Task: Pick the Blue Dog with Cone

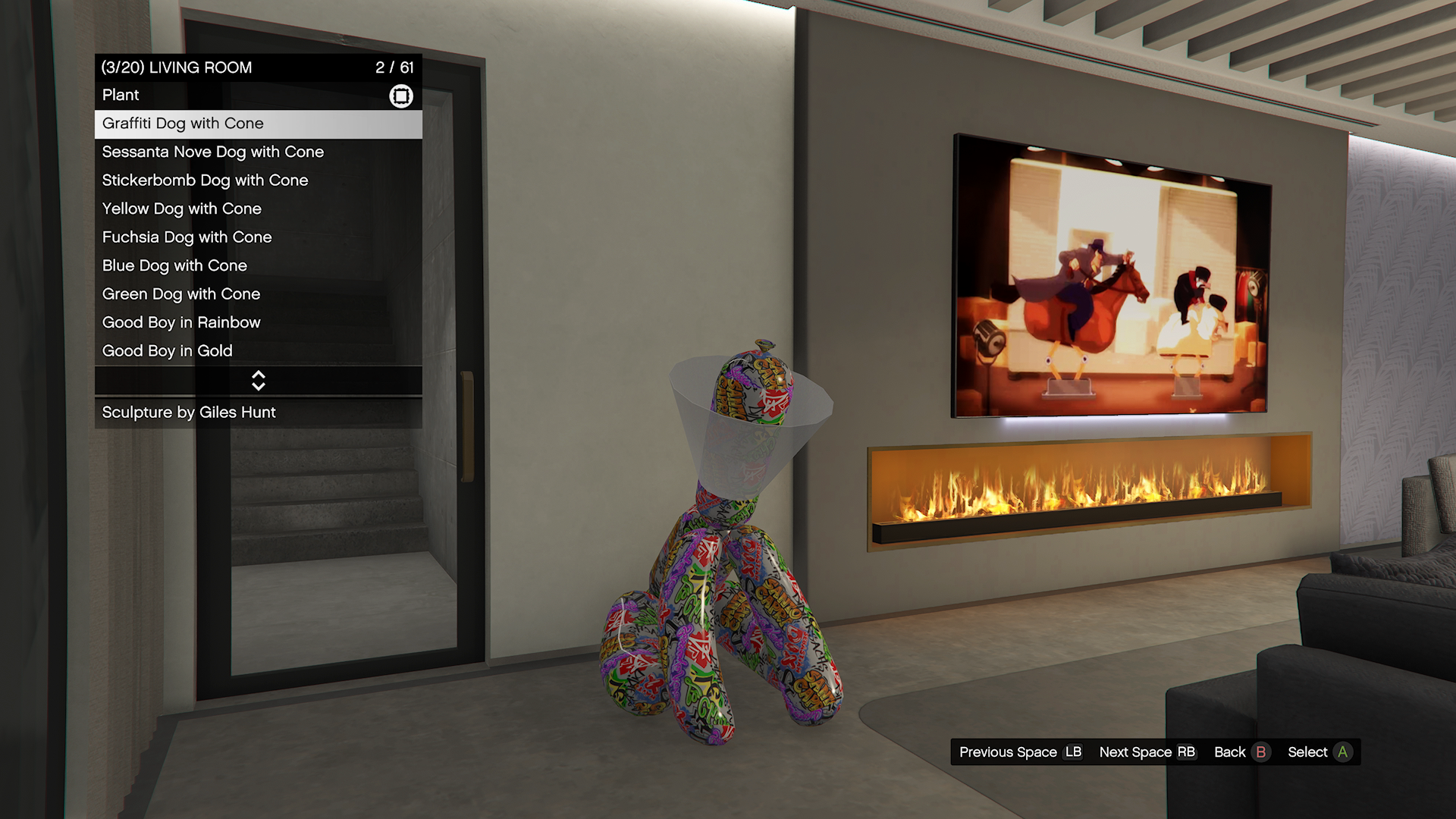Action: pyautogui.click(x=258, y=265)
